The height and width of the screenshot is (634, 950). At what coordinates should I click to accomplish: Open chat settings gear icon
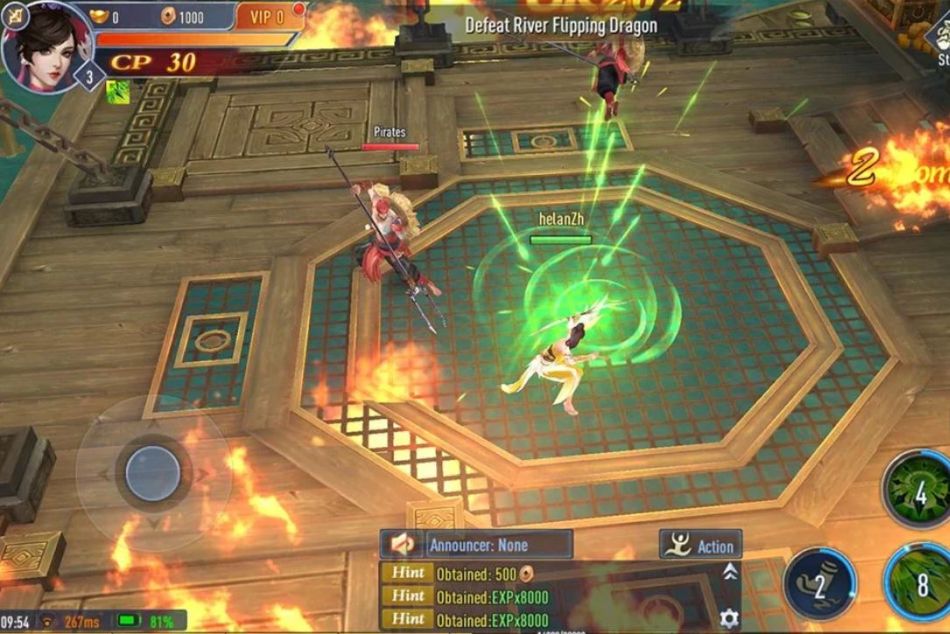730,617
